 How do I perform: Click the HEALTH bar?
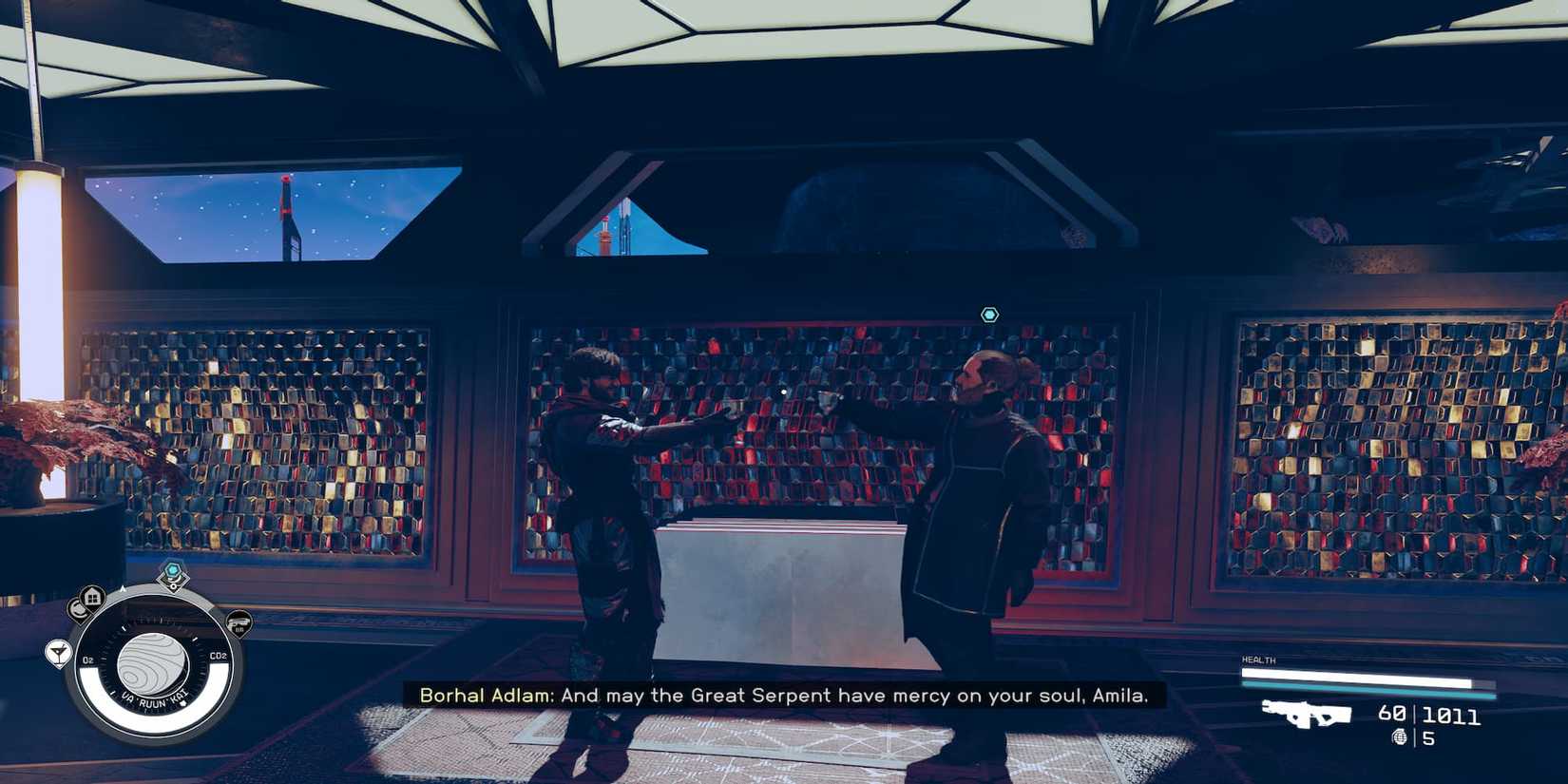click(x=1356, y=674)
